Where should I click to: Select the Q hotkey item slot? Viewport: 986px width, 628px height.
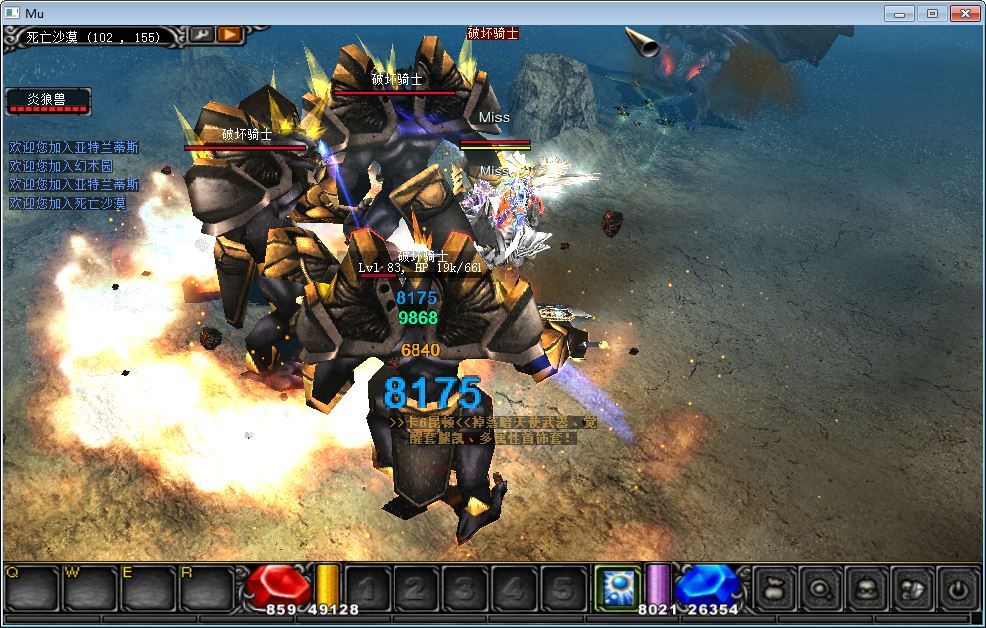pos(30,588)
